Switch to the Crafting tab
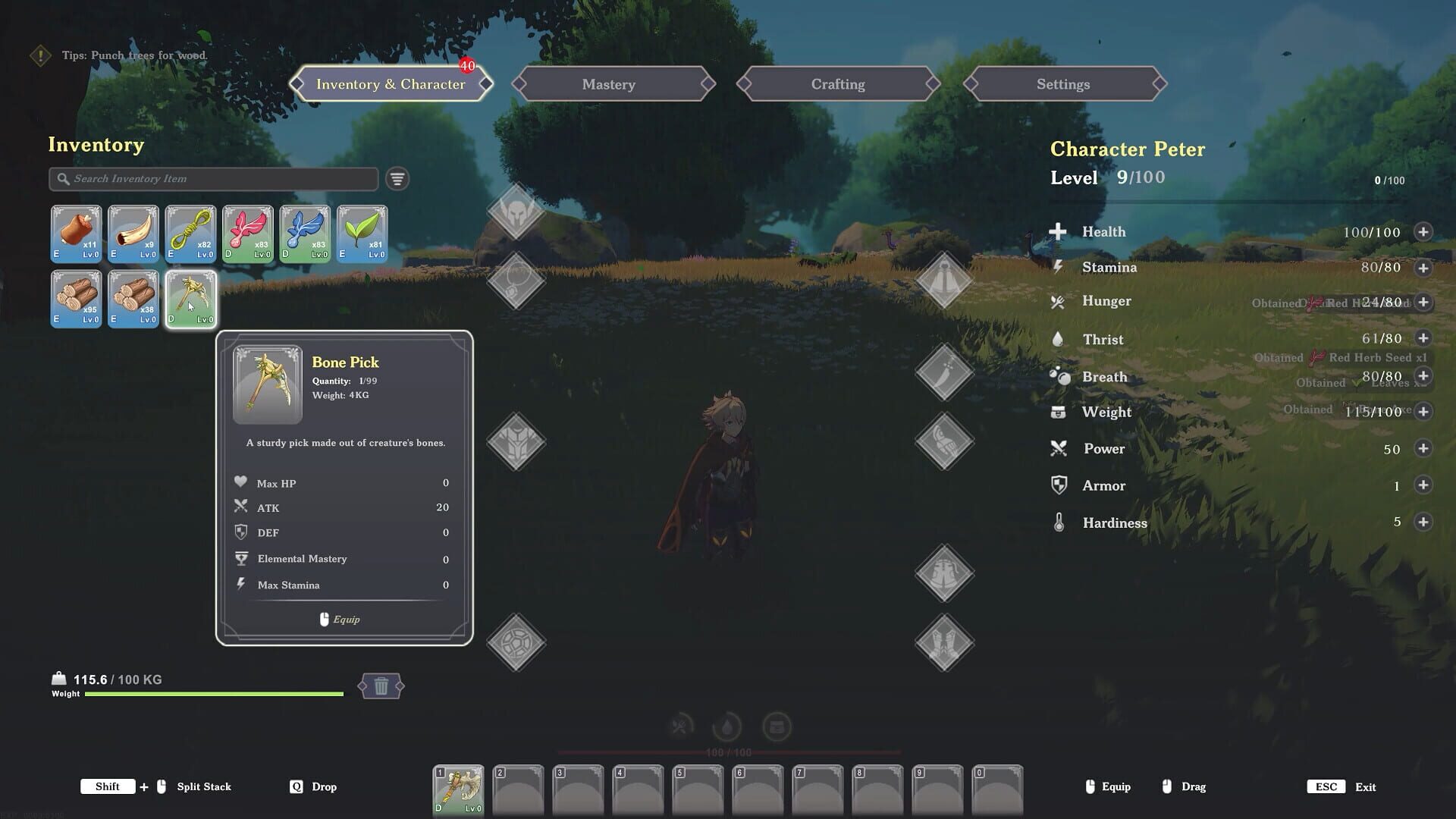Screen dimensions: 1456x819 point(836,84)
